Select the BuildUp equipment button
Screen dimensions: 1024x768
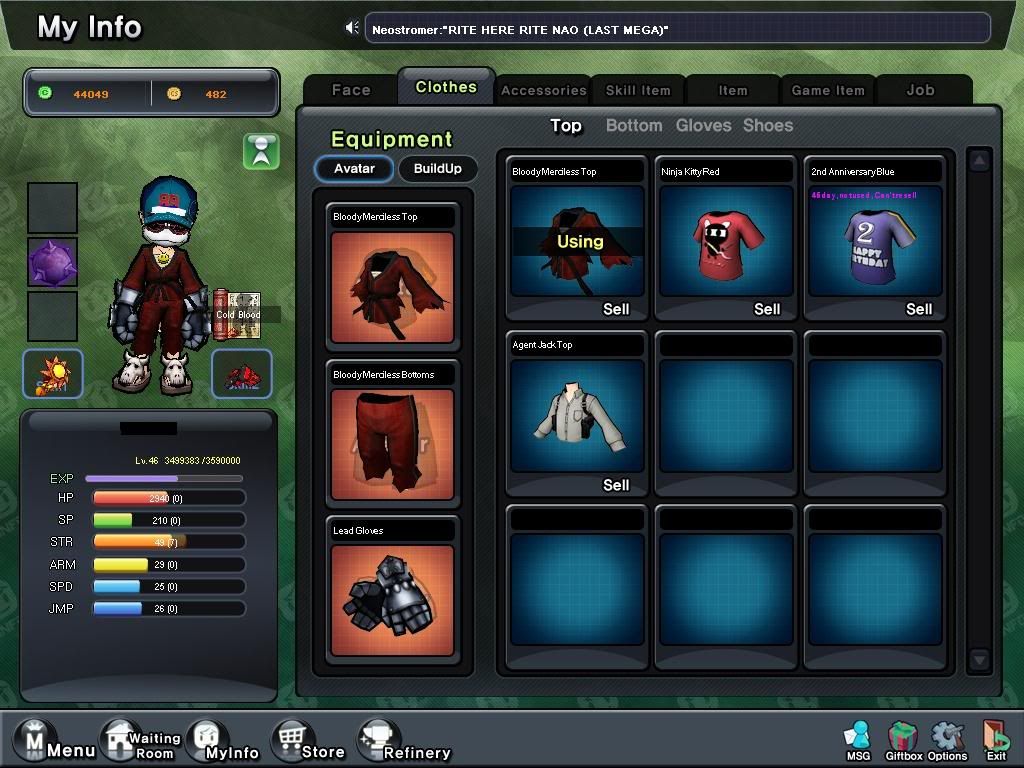[438, 168]
